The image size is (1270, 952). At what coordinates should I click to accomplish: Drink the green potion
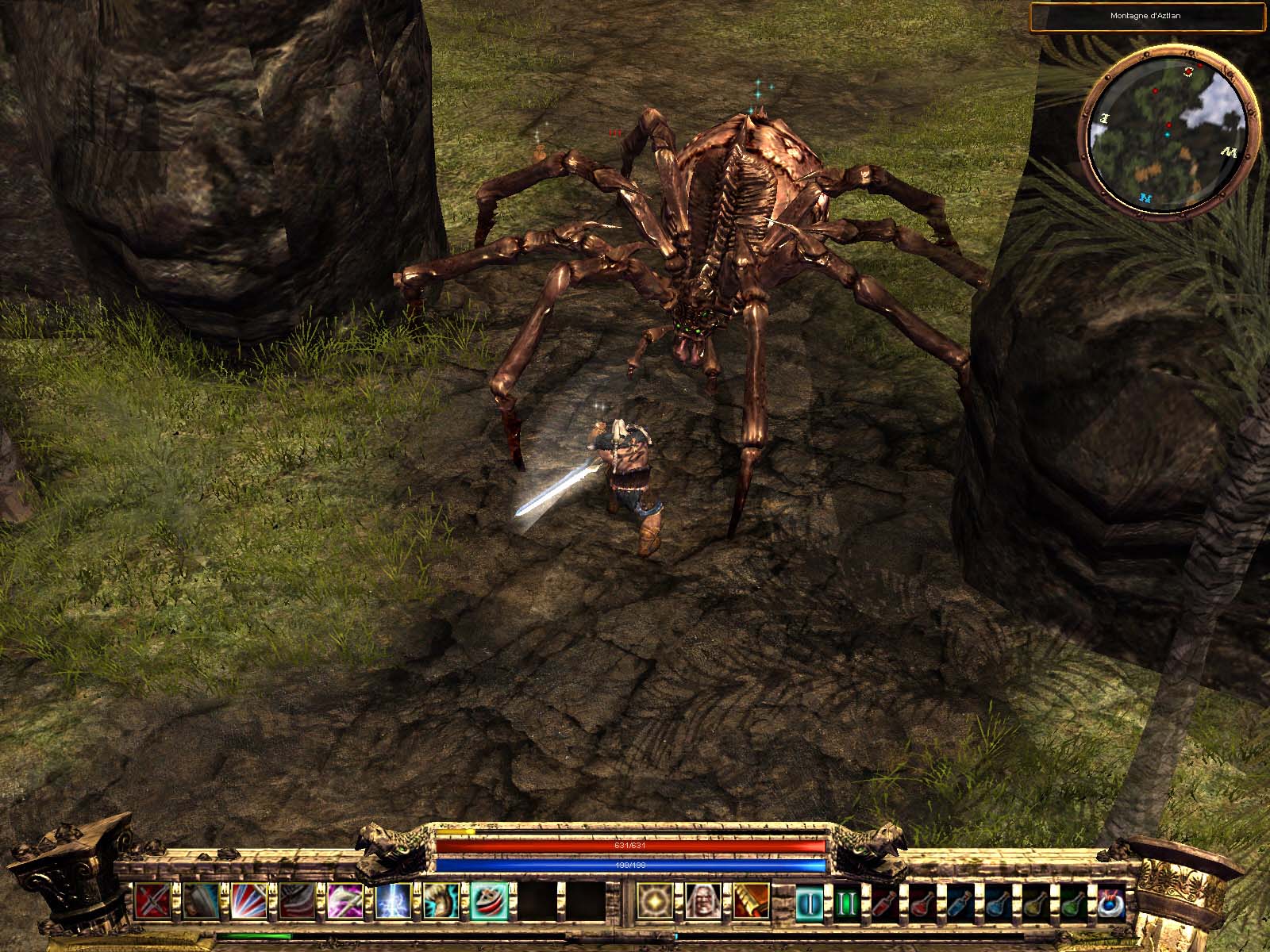(1072, 902)
